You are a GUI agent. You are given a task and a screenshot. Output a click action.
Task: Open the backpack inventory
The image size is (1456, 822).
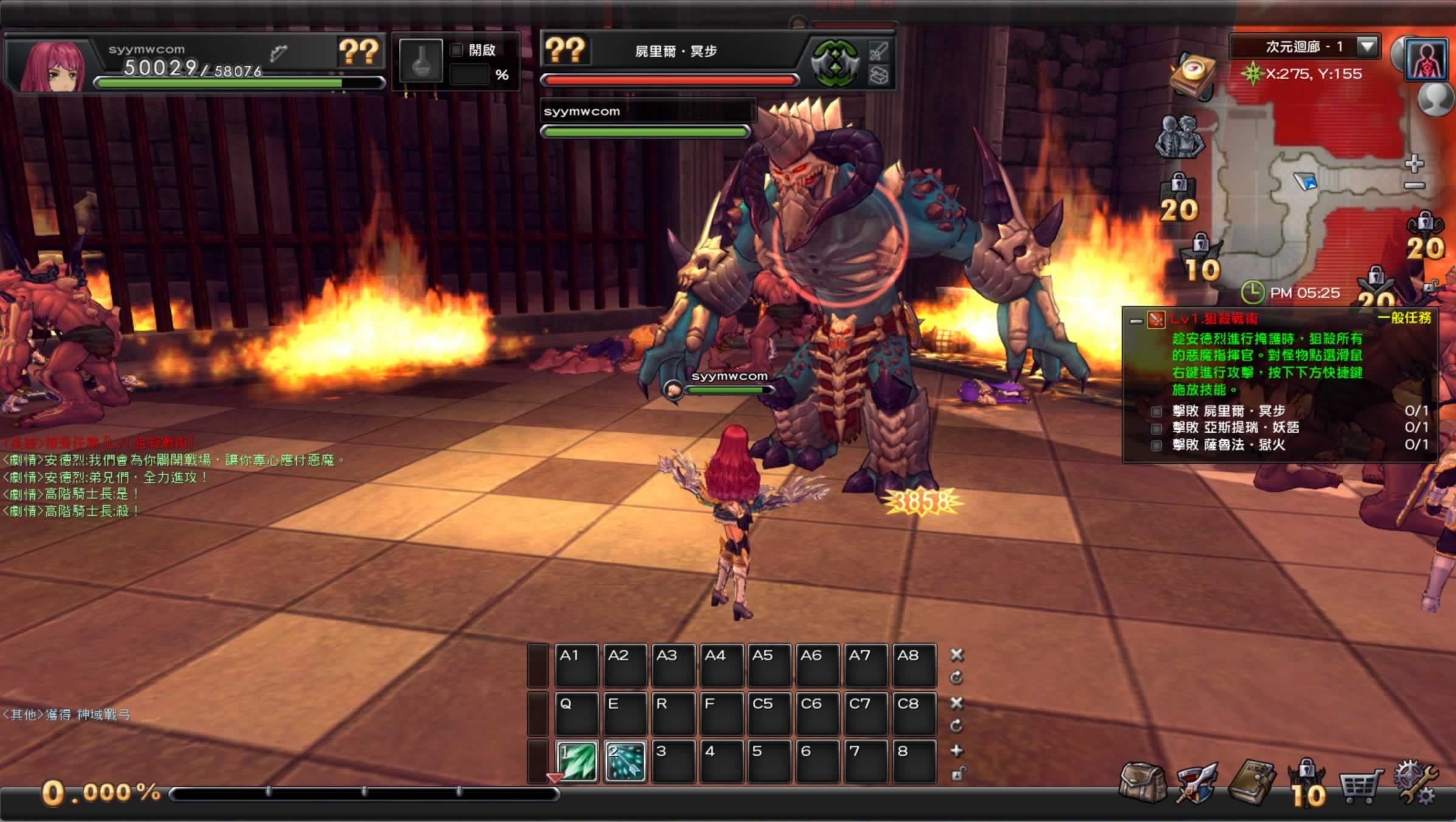[x=1143, y=784]
